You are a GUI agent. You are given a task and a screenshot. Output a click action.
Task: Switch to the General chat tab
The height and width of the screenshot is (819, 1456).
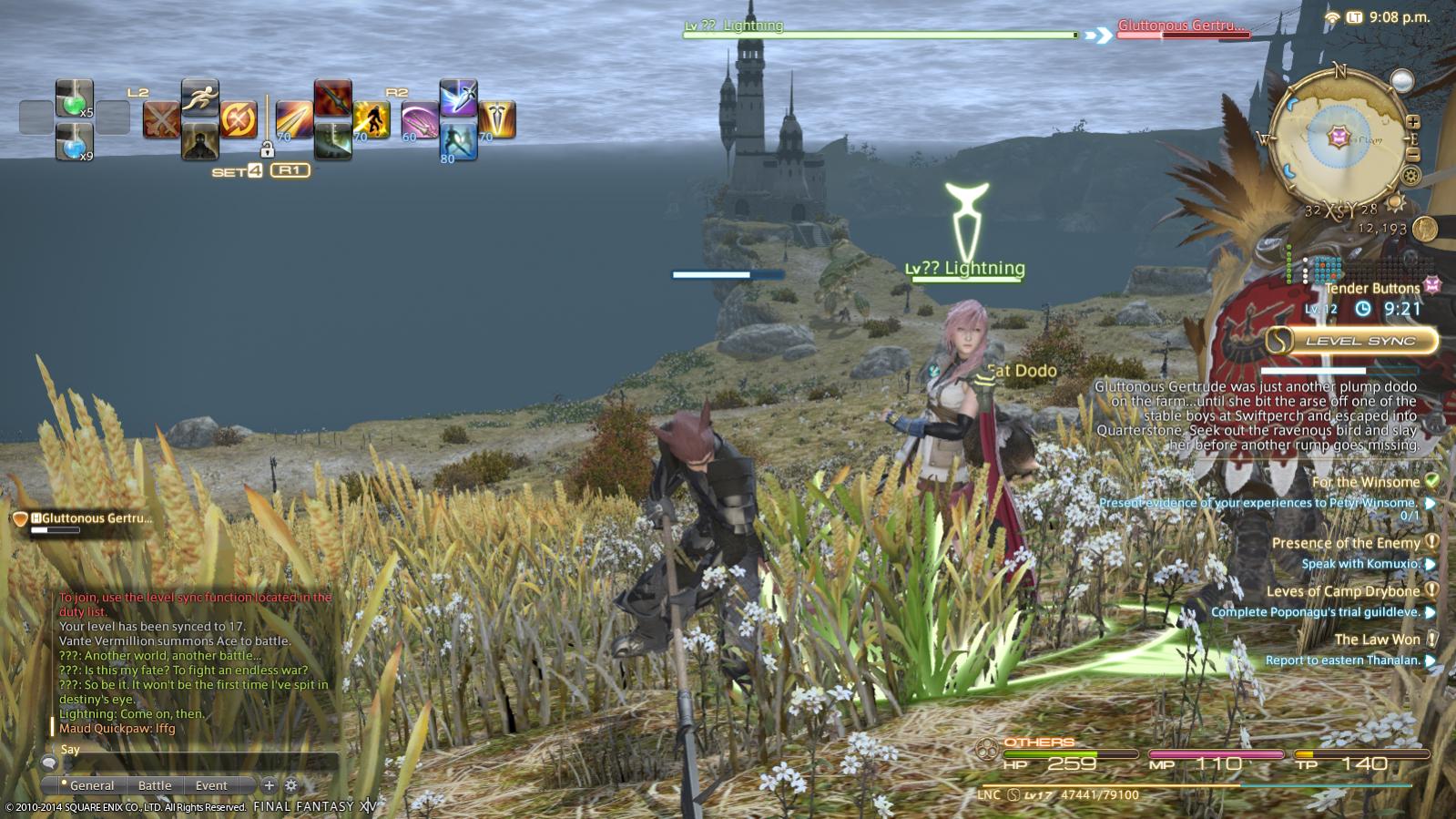[x=91, y=785]
